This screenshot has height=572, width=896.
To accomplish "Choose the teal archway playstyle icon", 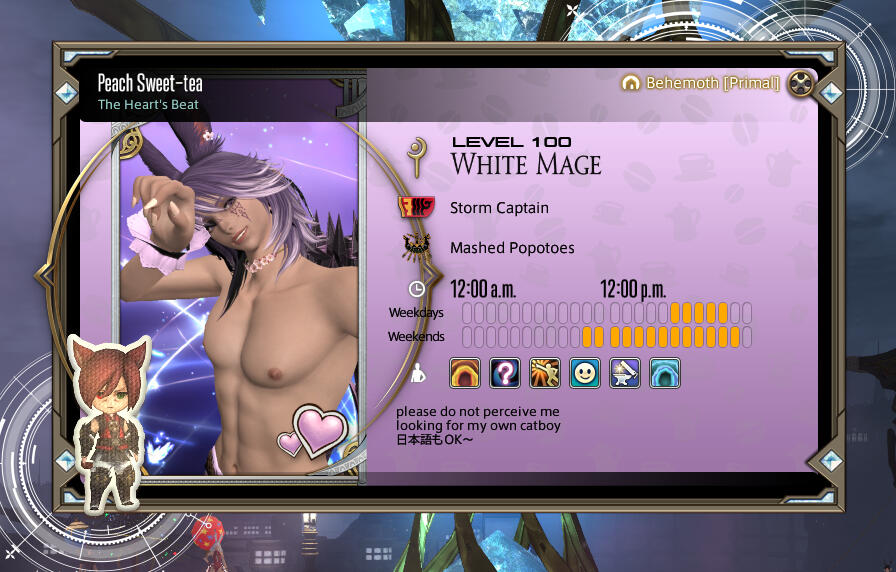I will tap(665, 373).
